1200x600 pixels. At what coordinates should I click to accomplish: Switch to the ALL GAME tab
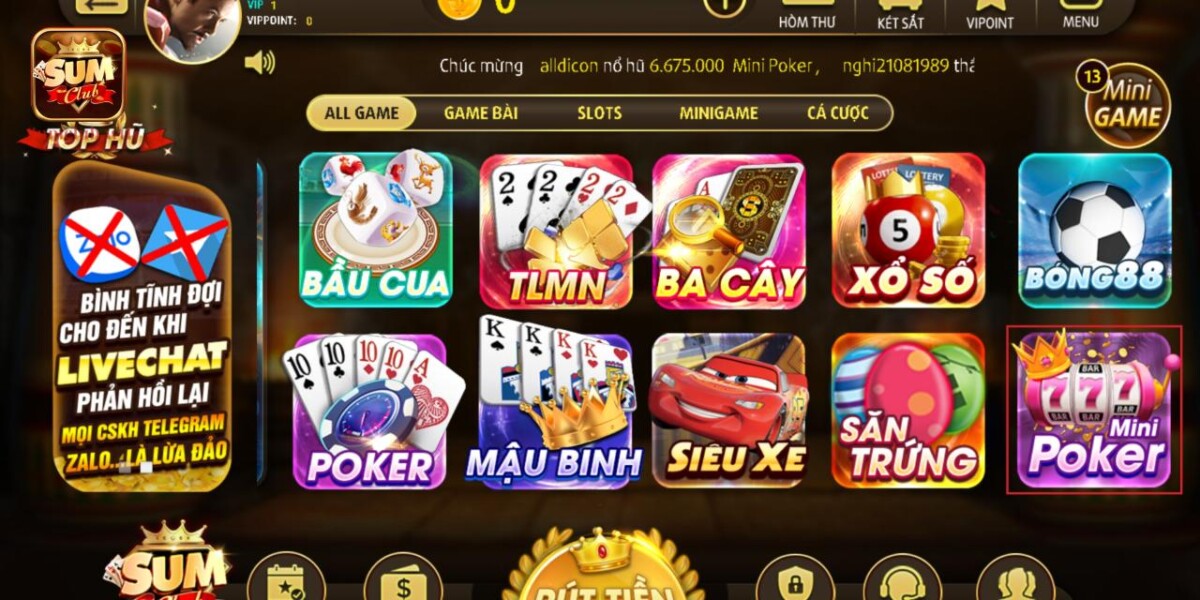click(361, 113)
